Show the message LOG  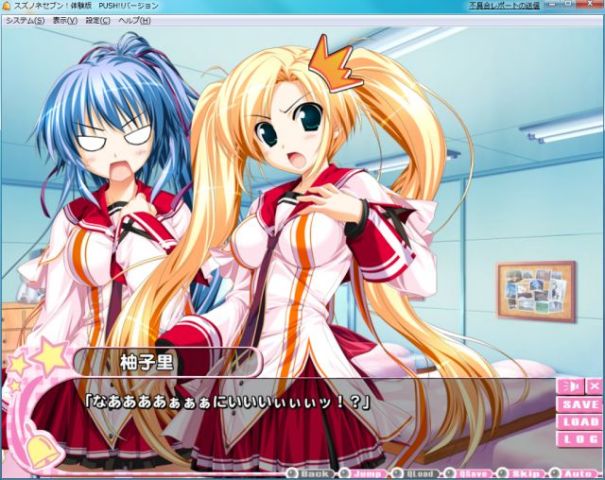click(x=580, y=438)
